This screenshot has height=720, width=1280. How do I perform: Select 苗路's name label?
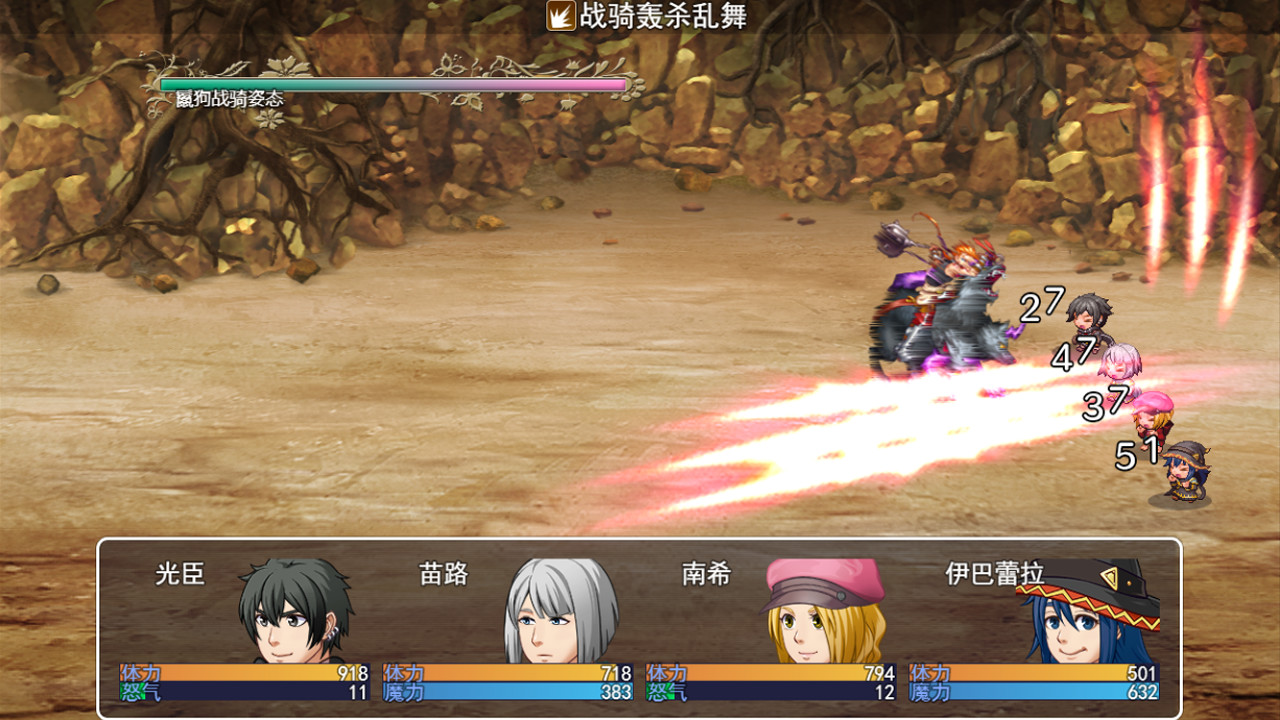click(x=444, y=571)
